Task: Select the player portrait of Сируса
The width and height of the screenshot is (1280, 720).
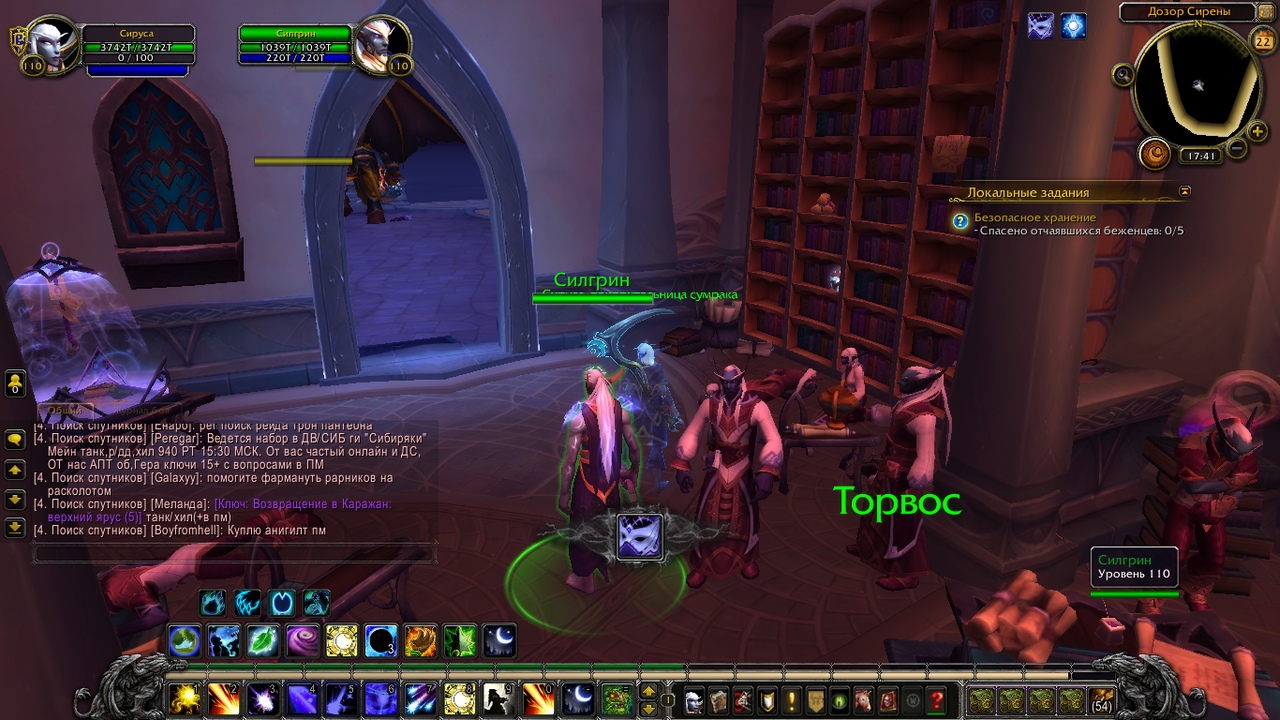Action: click(x=52, y=43)
